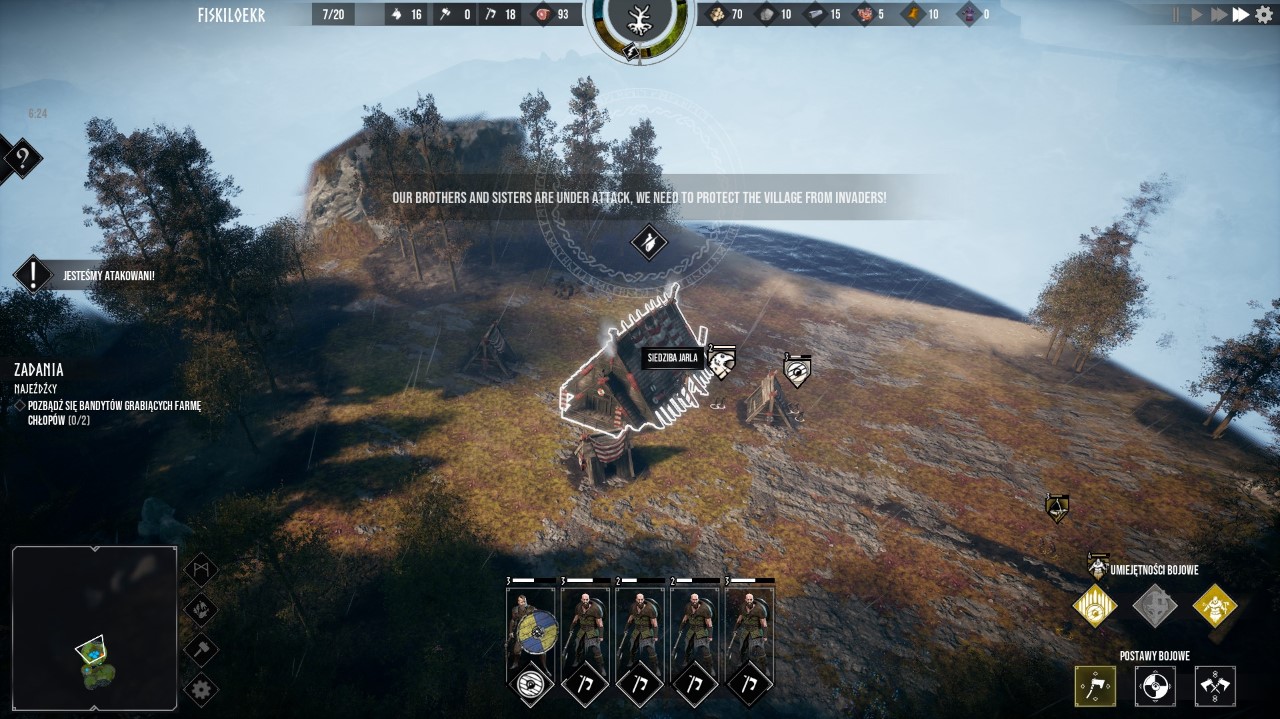Image resolution: width=1280 pixels, height=719 pixels.
Task: Open the hammer build menu beside the minimap
Action: 201,648
